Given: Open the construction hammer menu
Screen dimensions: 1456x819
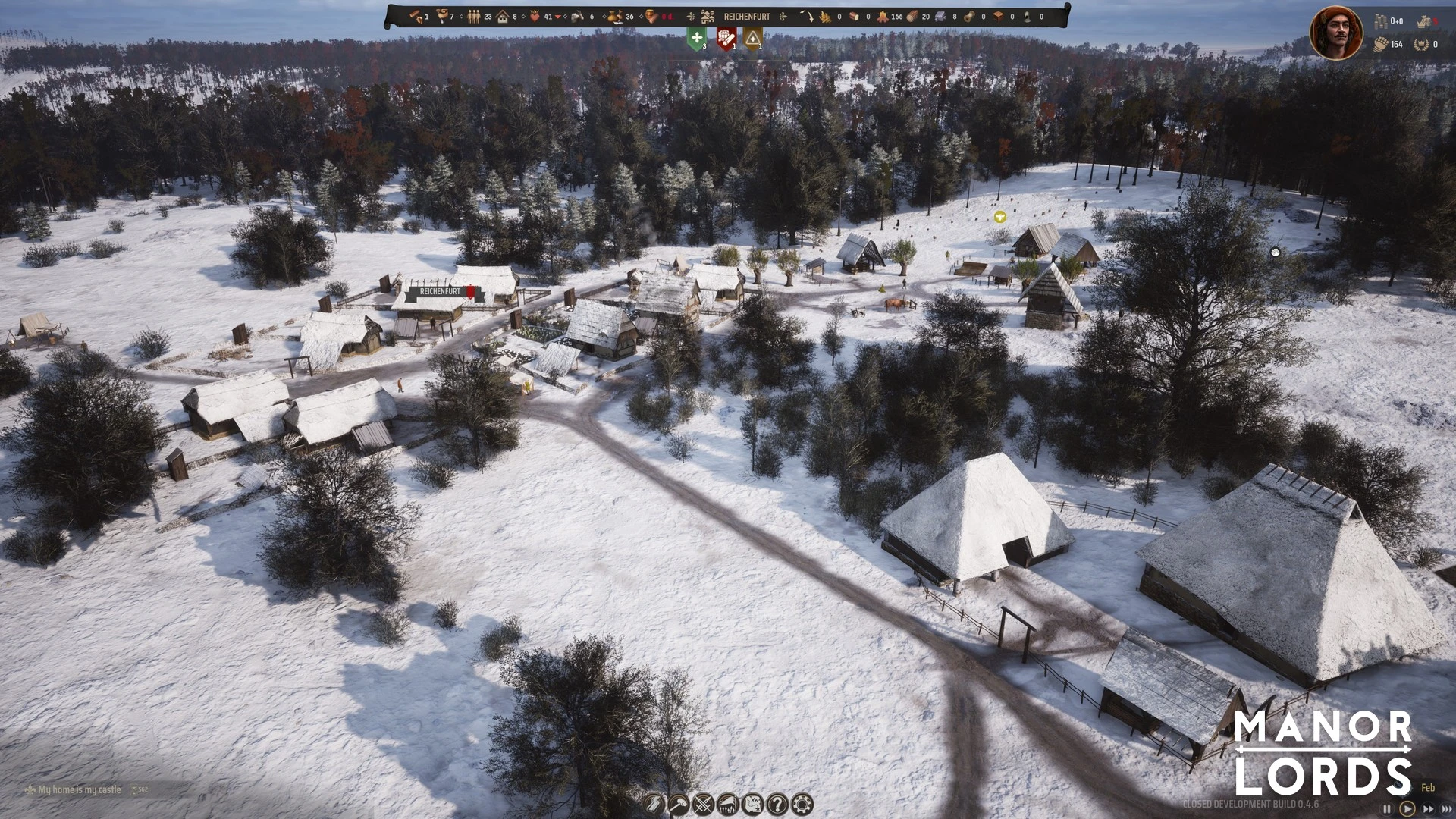Looking at the screenshot, I should (679, 804).
